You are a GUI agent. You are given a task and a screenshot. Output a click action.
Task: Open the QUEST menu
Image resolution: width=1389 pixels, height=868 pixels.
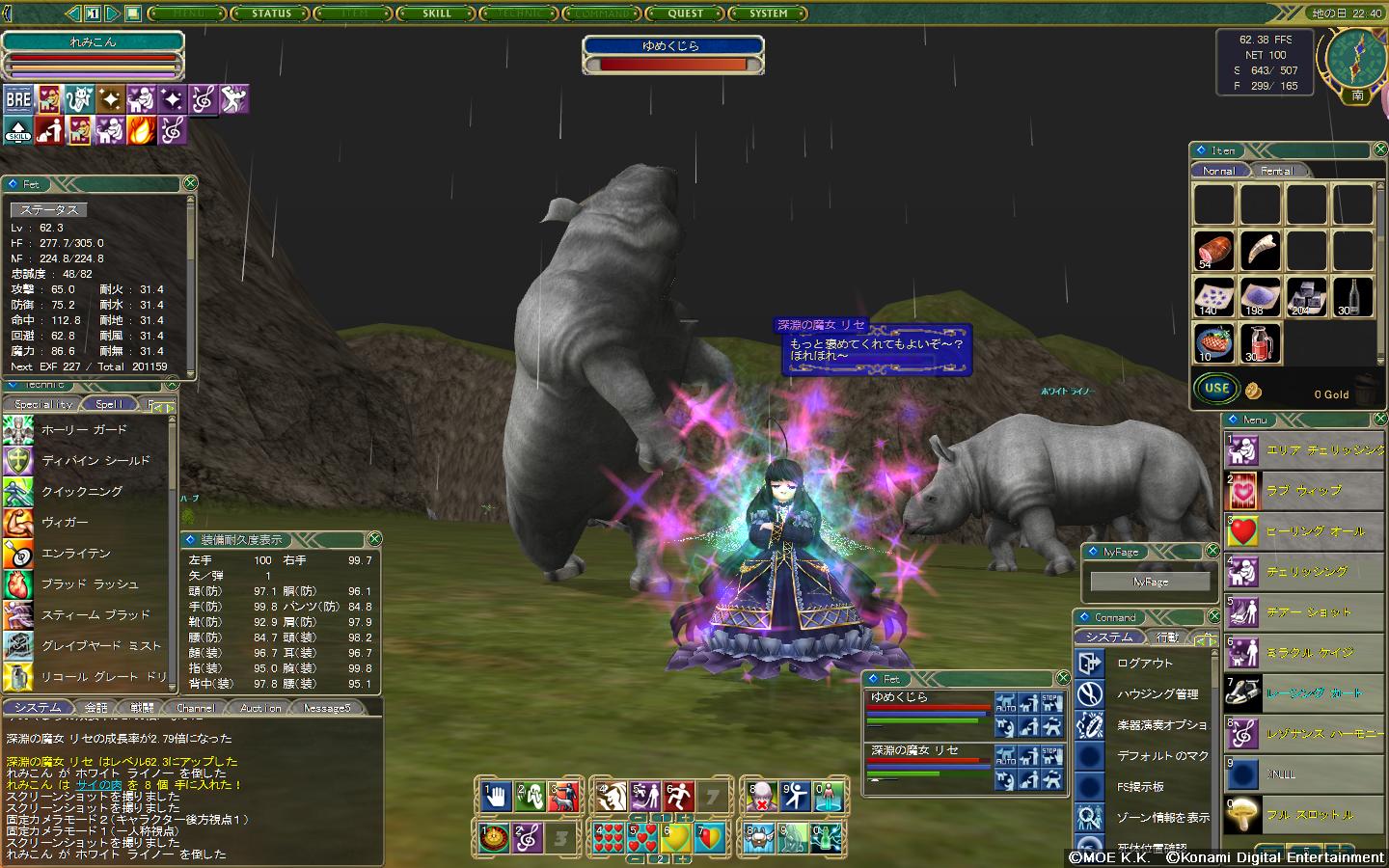click(x=686, y=14)
